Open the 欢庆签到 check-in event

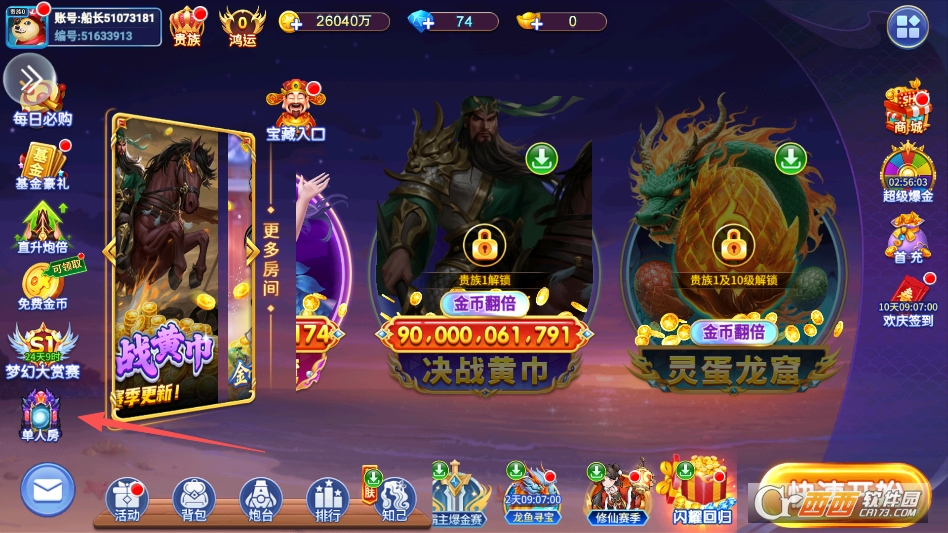pyautogui.click(x=907, y=298)
